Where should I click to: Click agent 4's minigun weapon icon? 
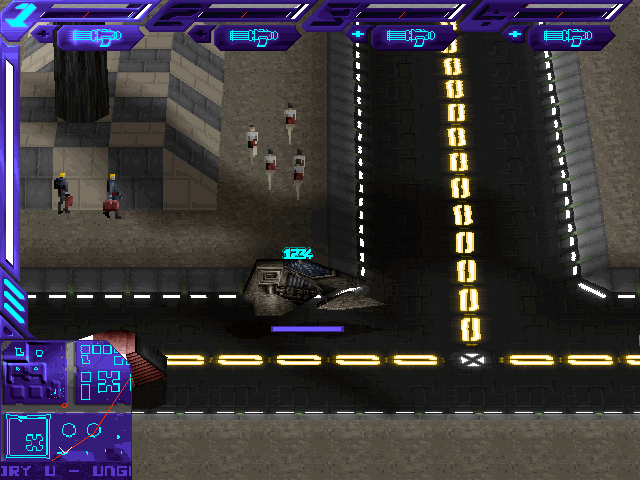[571, 37]
